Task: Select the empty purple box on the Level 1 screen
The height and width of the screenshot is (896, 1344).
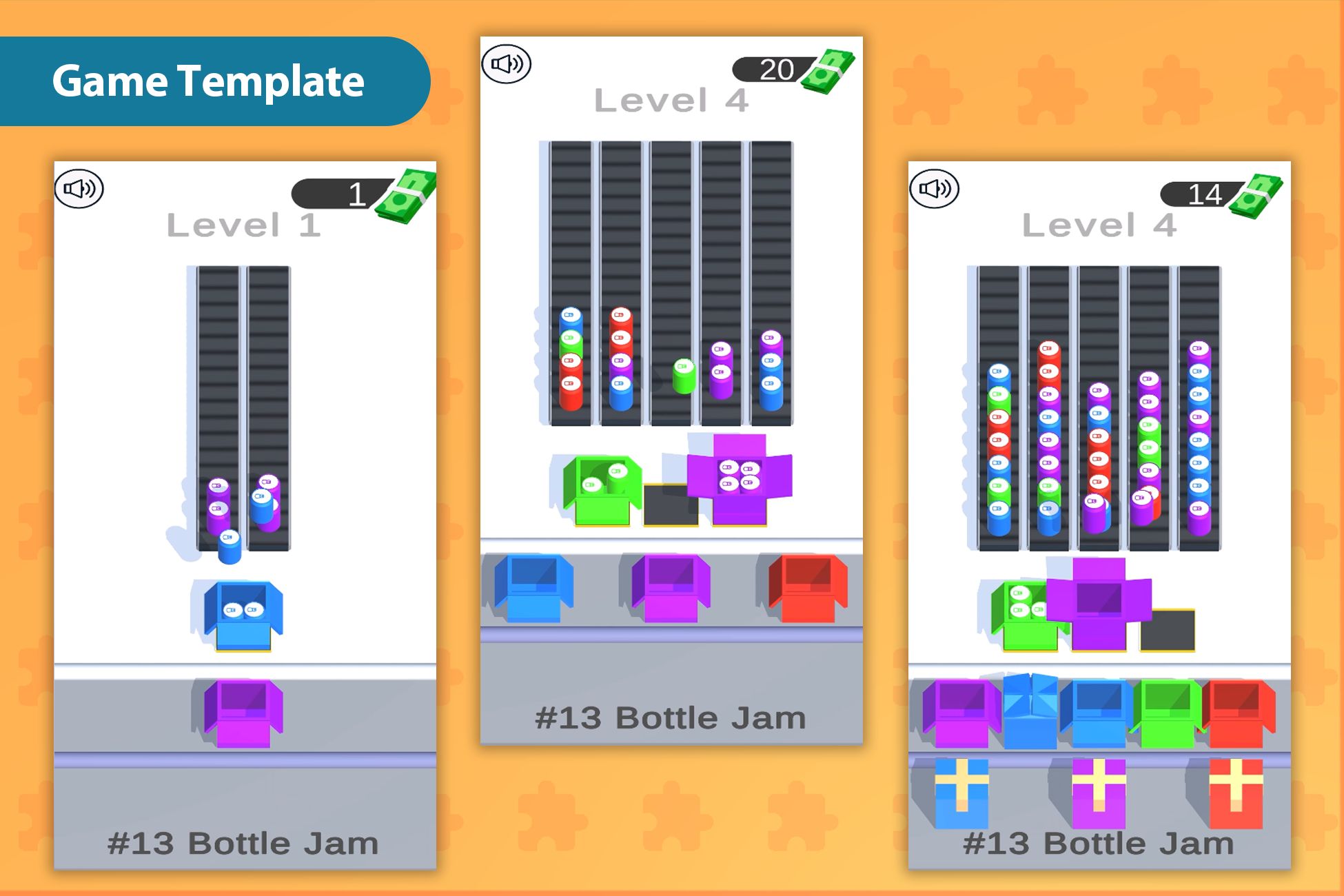Action: coord(243,713)
